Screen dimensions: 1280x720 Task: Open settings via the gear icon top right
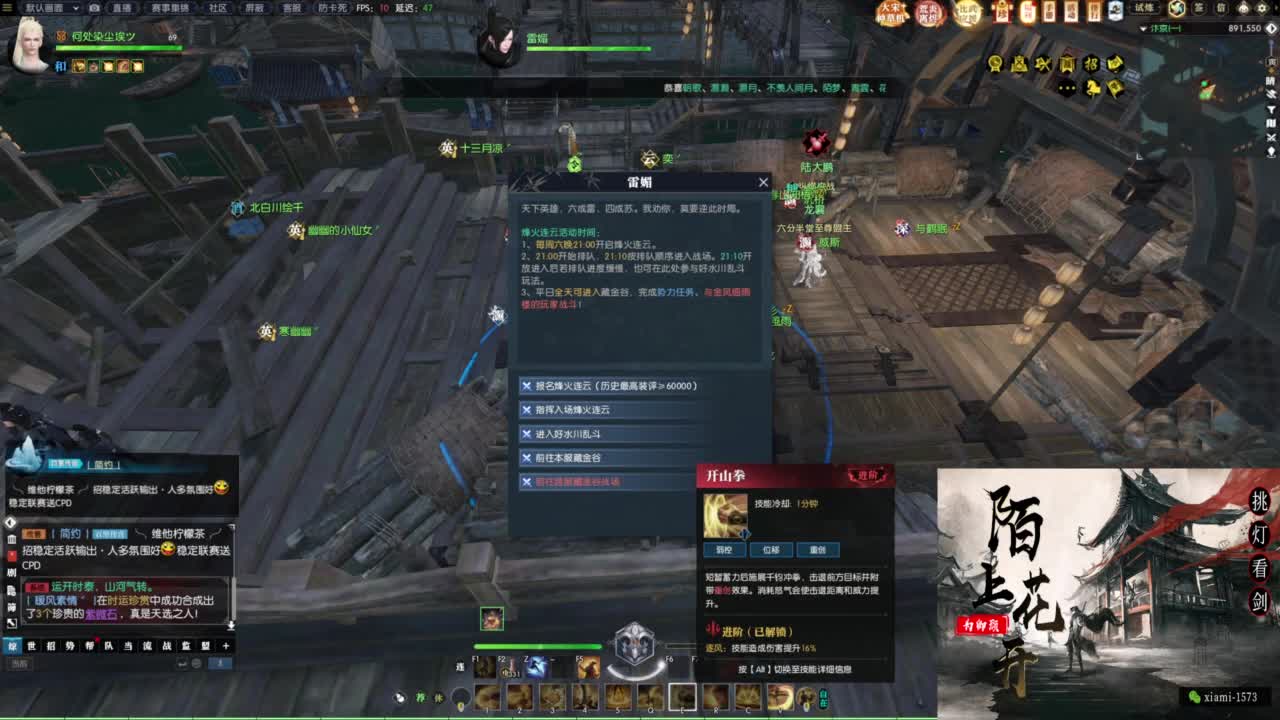[x=1262, y=9]
